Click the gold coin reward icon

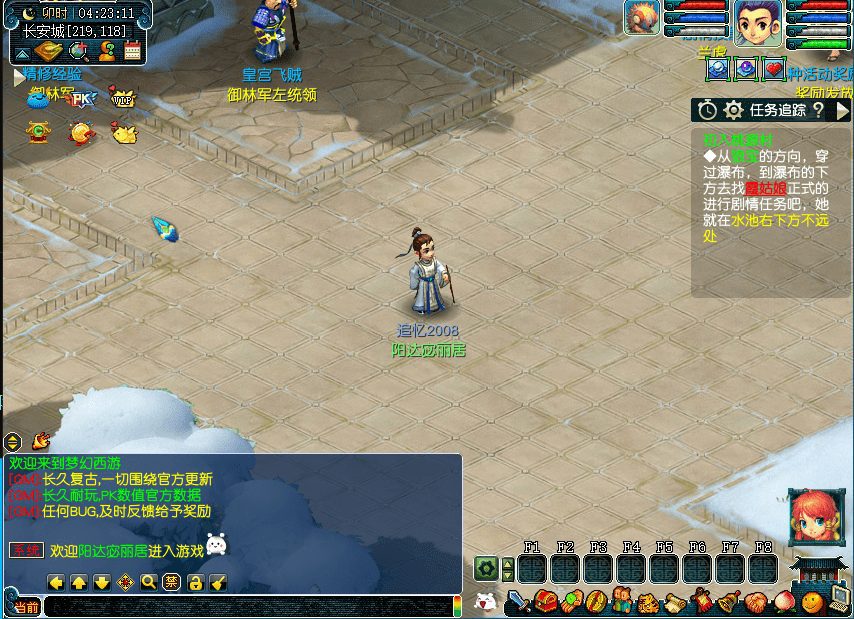(81, 133)
